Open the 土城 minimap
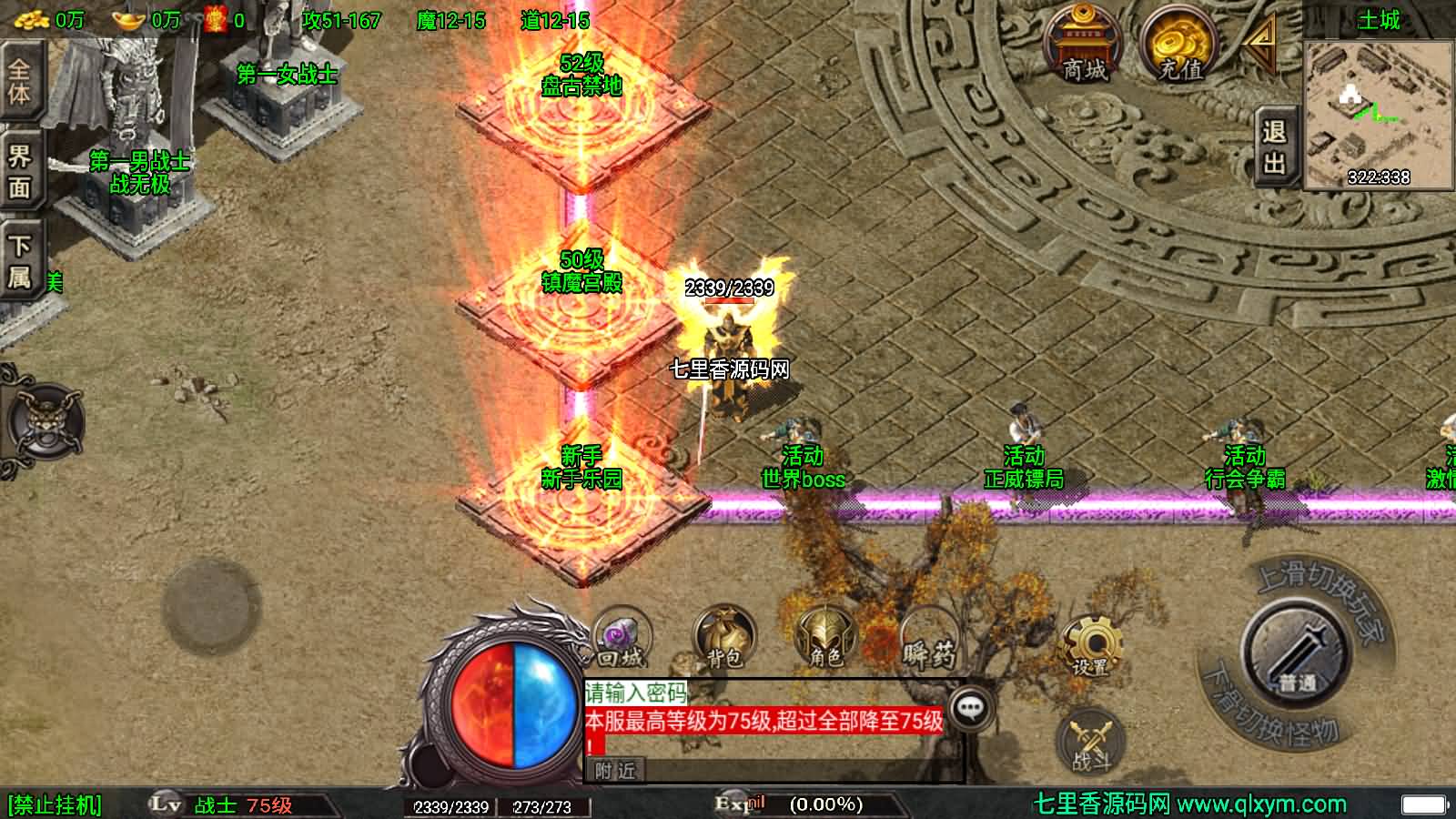The image size is (1456, 819). pyautogui.click(x=1378, y=111)
